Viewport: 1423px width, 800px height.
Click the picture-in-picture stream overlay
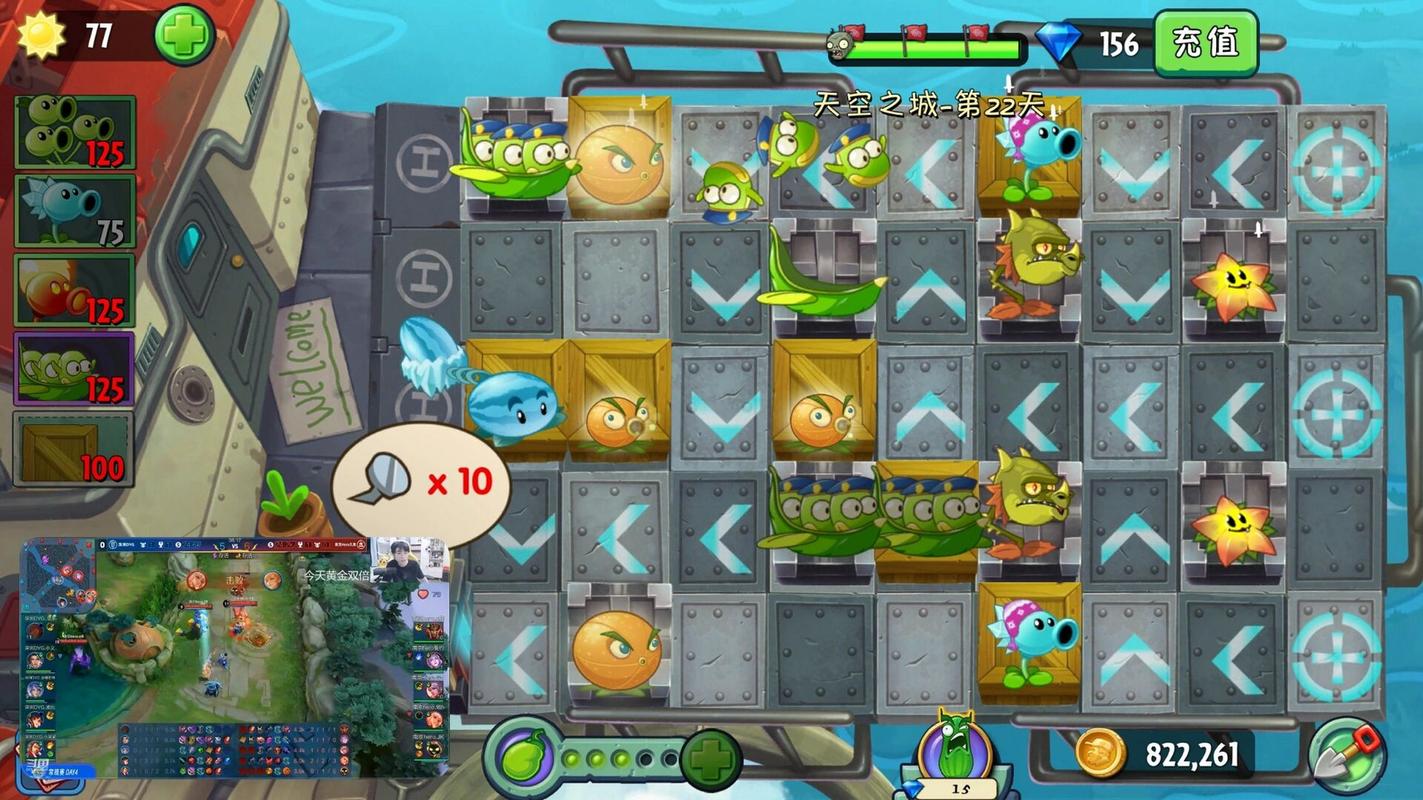[x=235, y=658]
